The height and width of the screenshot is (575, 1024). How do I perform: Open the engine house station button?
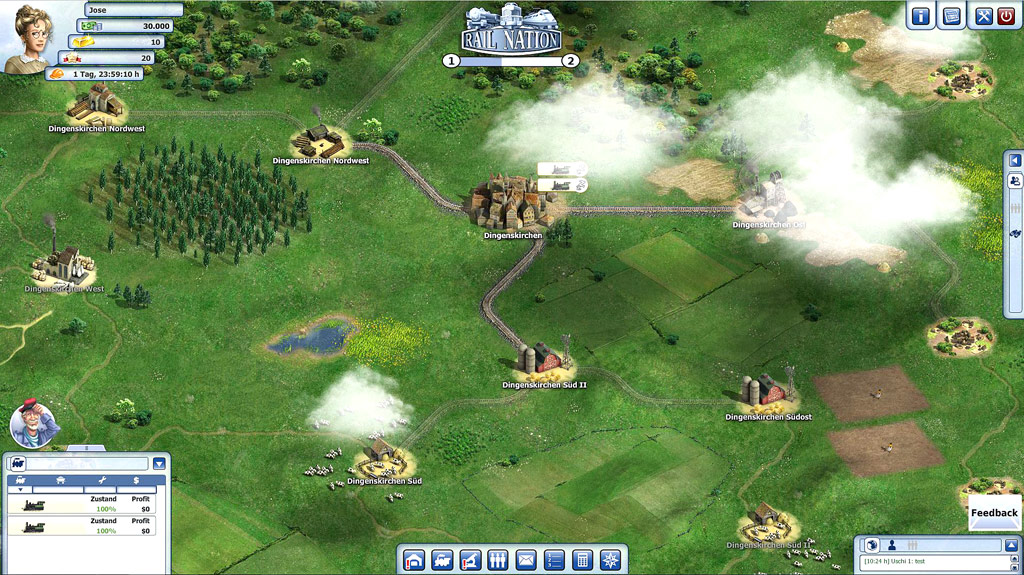pyautogui.click(x=414, y=560)
